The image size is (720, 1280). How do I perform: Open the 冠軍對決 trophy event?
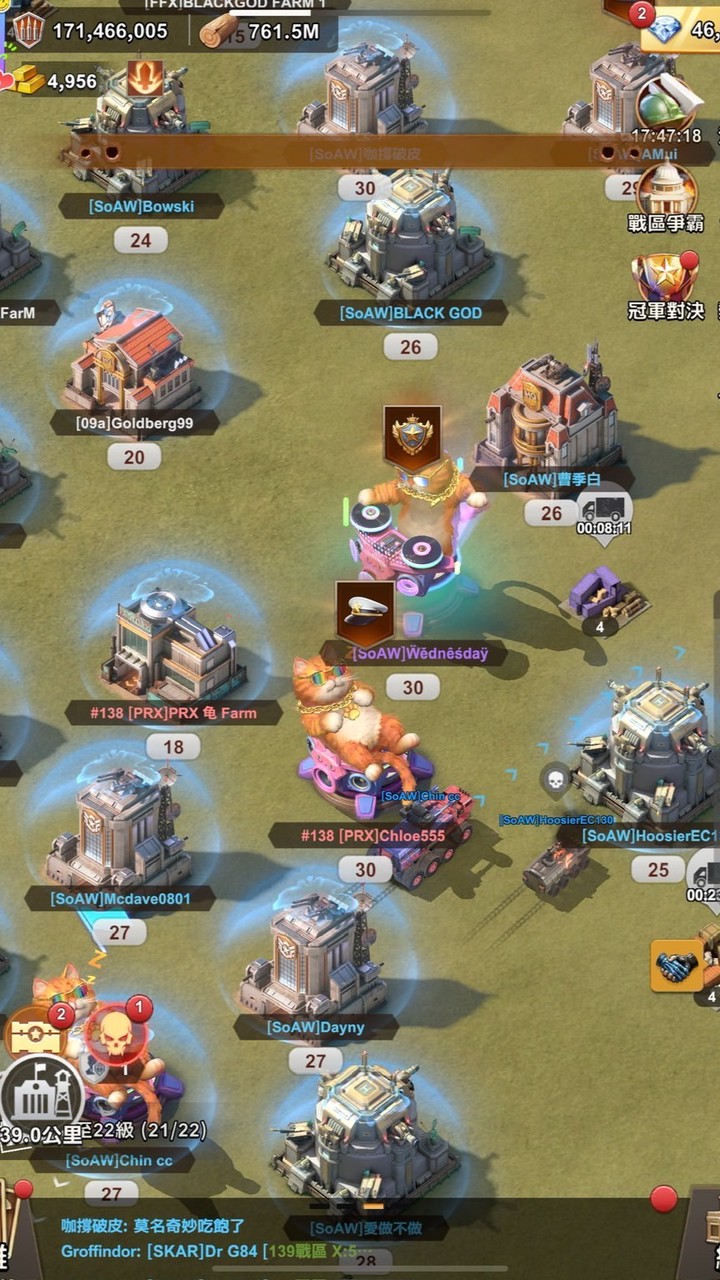coord(666,284)
